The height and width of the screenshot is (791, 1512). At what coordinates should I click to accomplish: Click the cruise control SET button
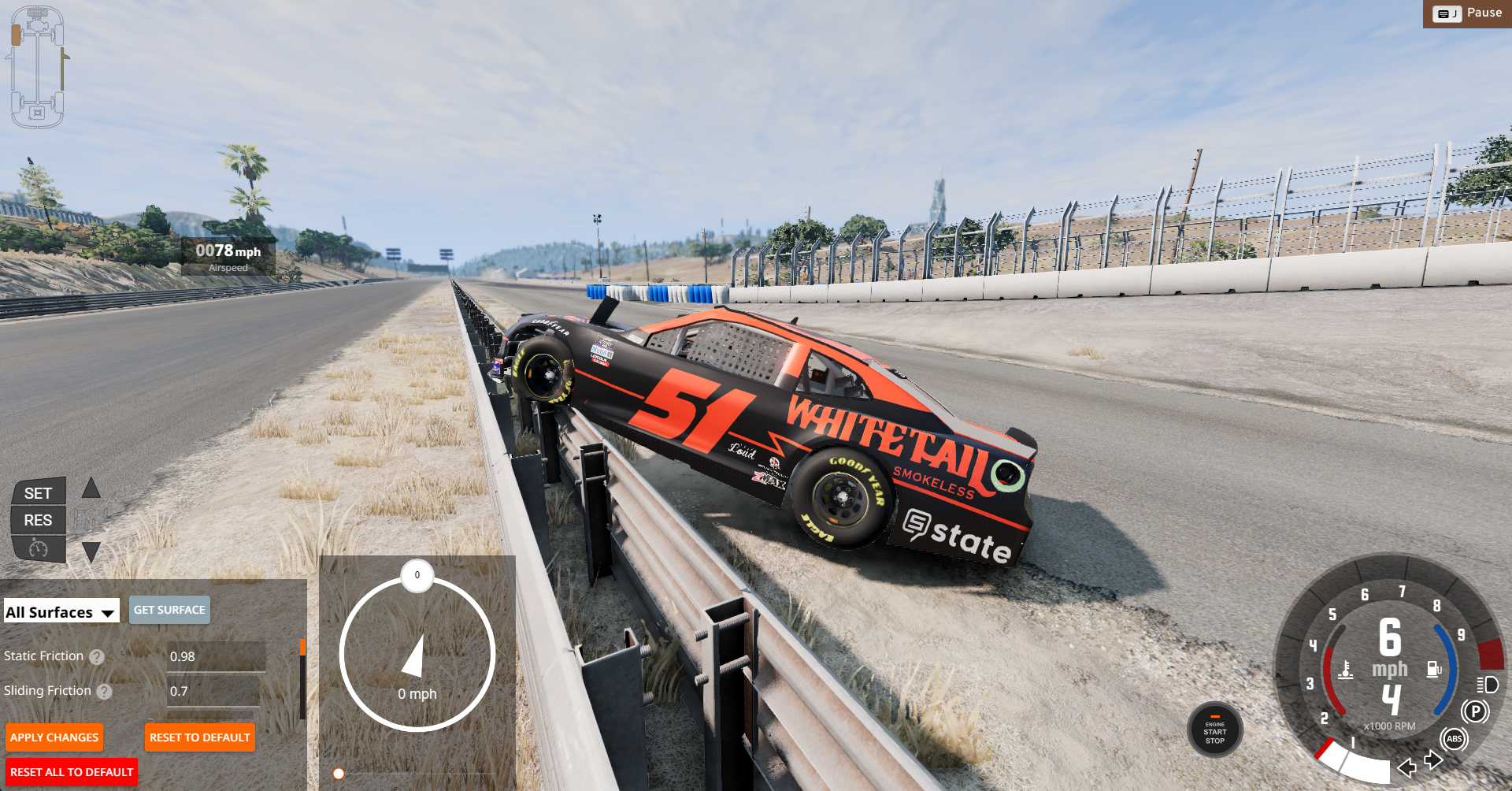point(38,493)
